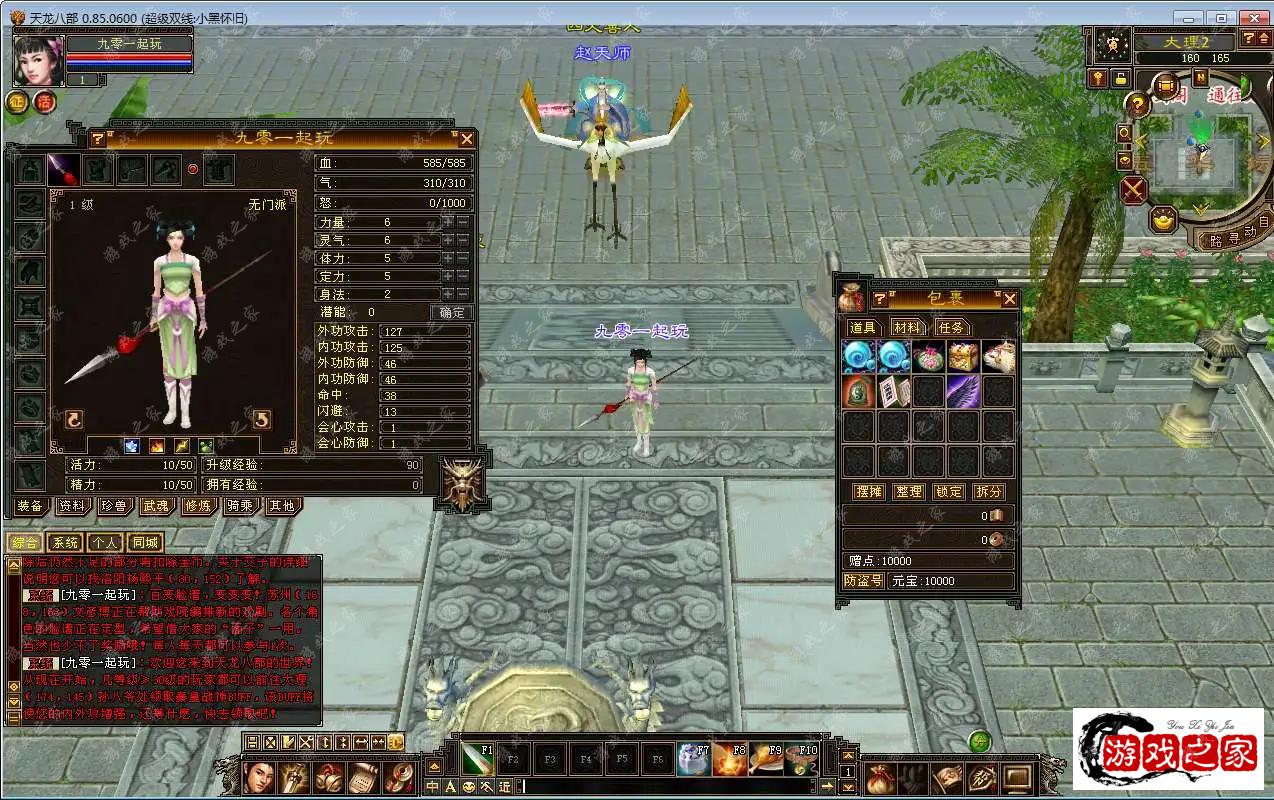
Task: Close the character attributes panel
Action: (x=466, y=139)
